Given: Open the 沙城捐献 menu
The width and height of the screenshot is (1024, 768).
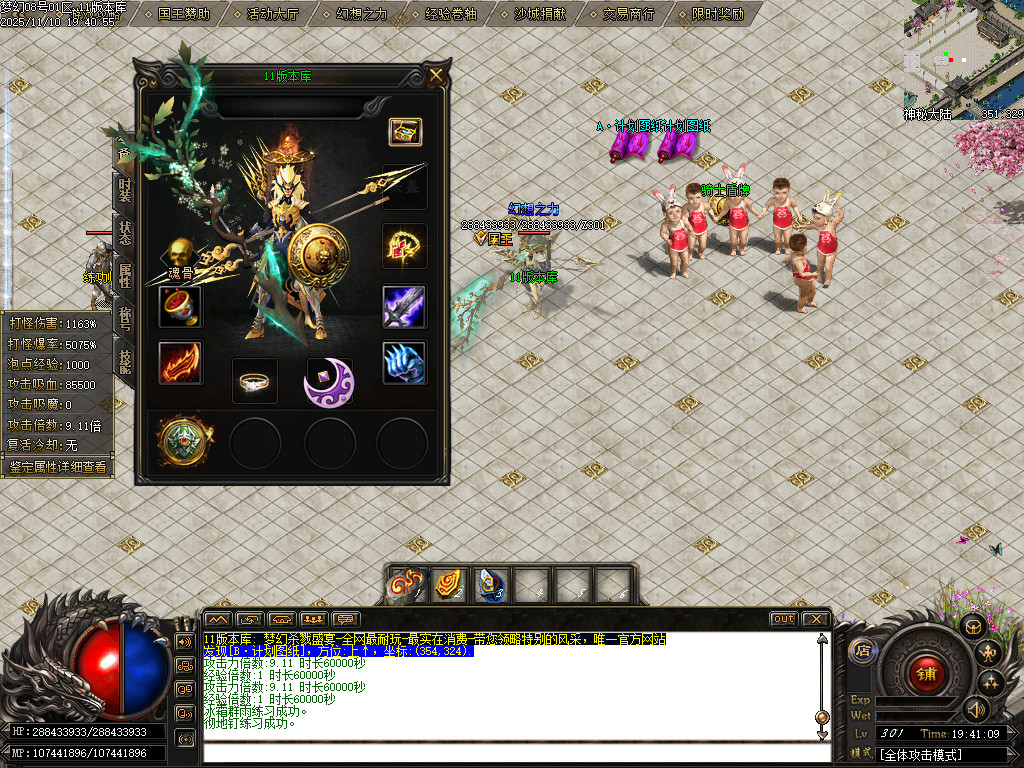Looking at the screenshot, I should [540, 14].
